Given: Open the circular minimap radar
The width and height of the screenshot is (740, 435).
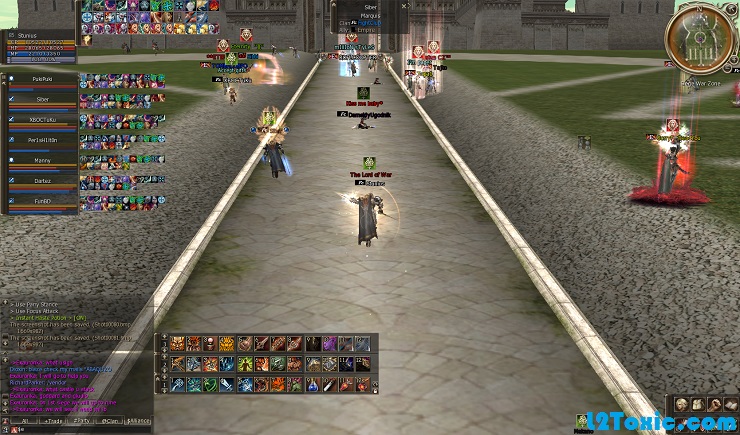Looking at the screenshot, I should 705,40.
